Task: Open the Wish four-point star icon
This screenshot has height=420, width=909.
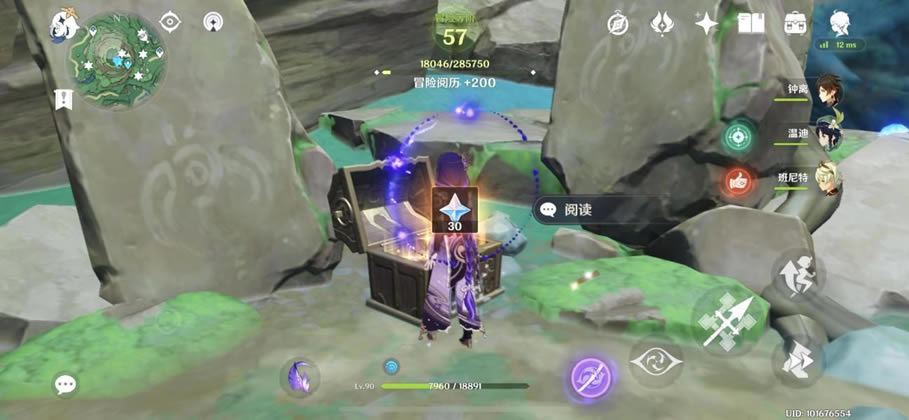Action: pyautogui.click(x=706, y=23)
